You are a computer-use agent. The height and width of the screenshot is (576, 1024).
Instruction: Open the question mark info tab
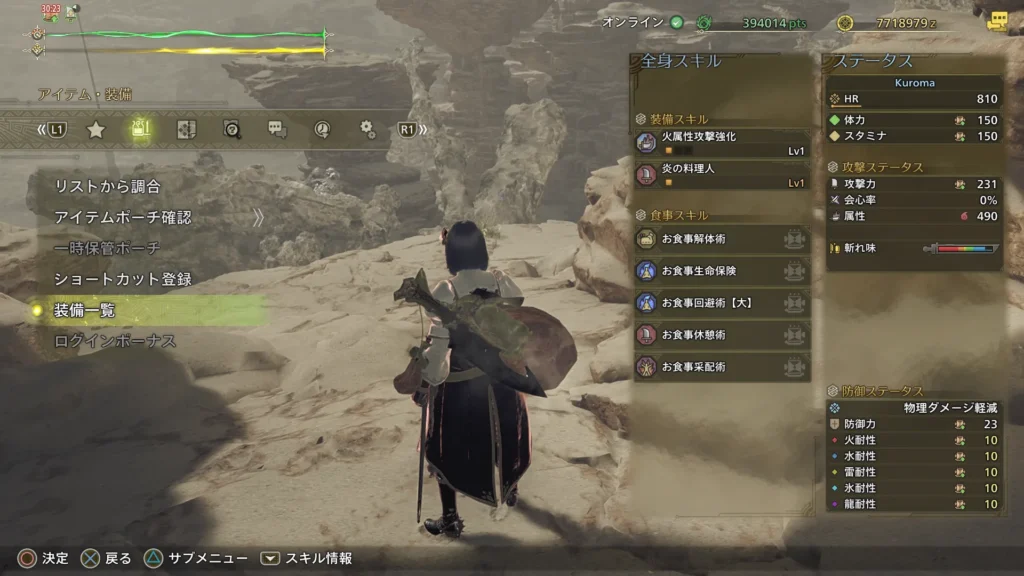coord(232,129)
